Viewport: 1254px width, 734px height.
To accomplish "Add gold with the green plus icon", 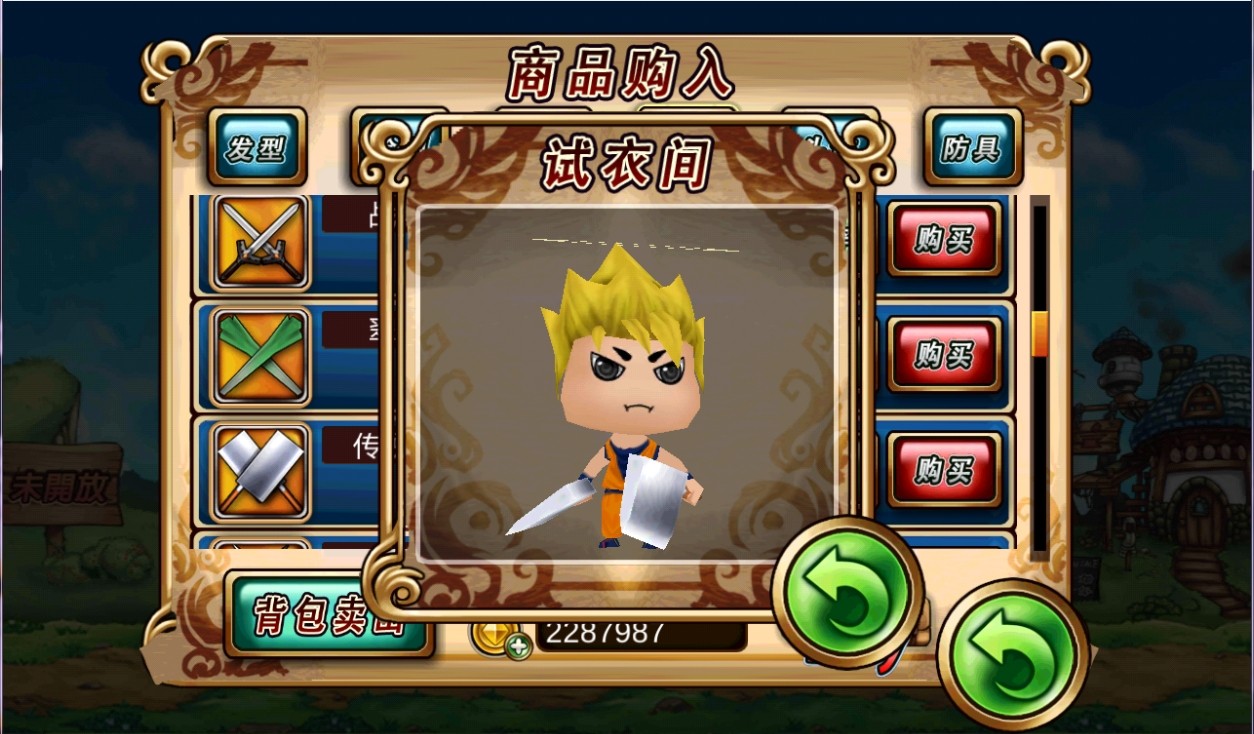I will coord(518,646).
